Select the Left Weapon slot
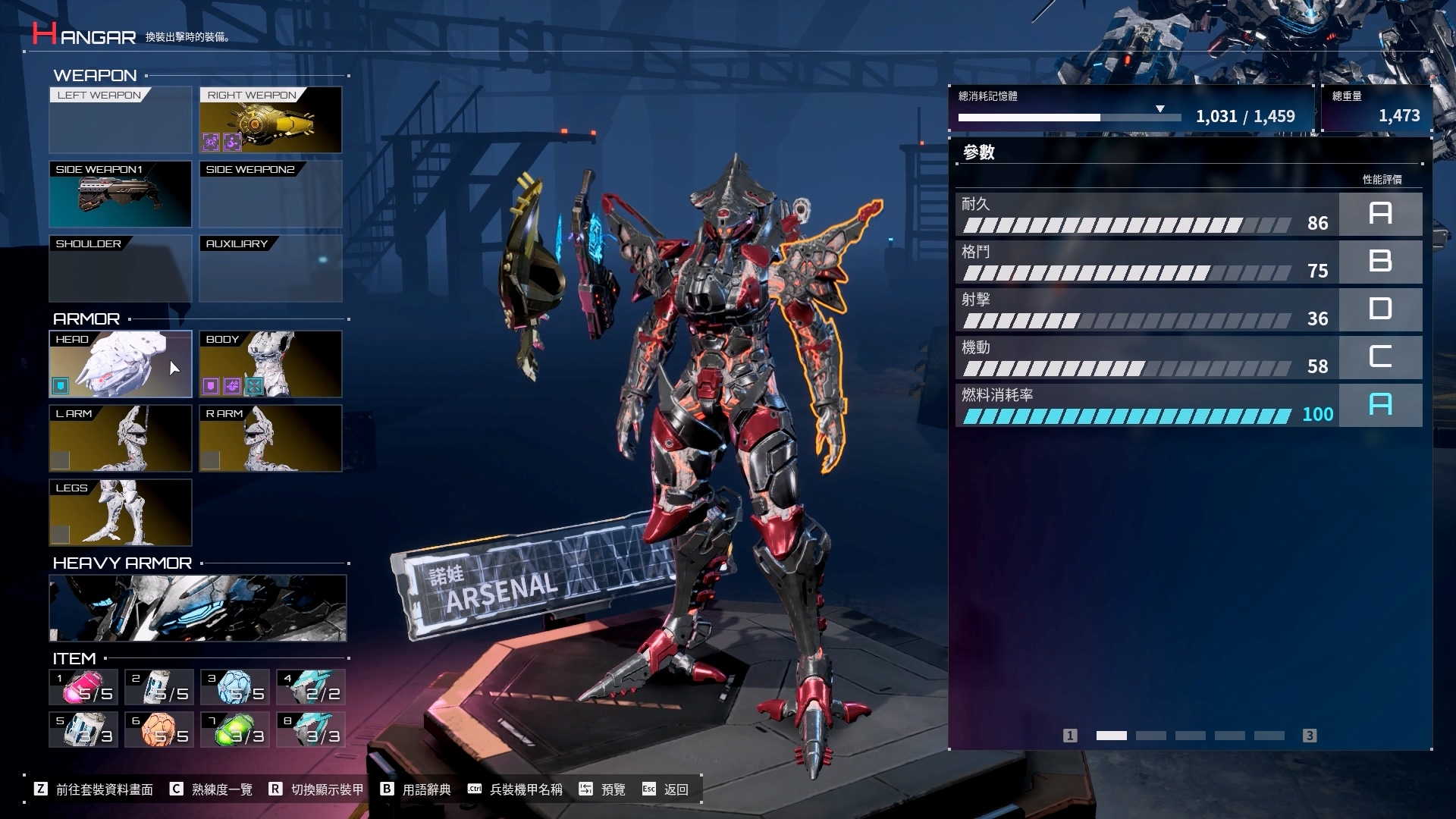The image size is (1456, 819). coord(120,120)
